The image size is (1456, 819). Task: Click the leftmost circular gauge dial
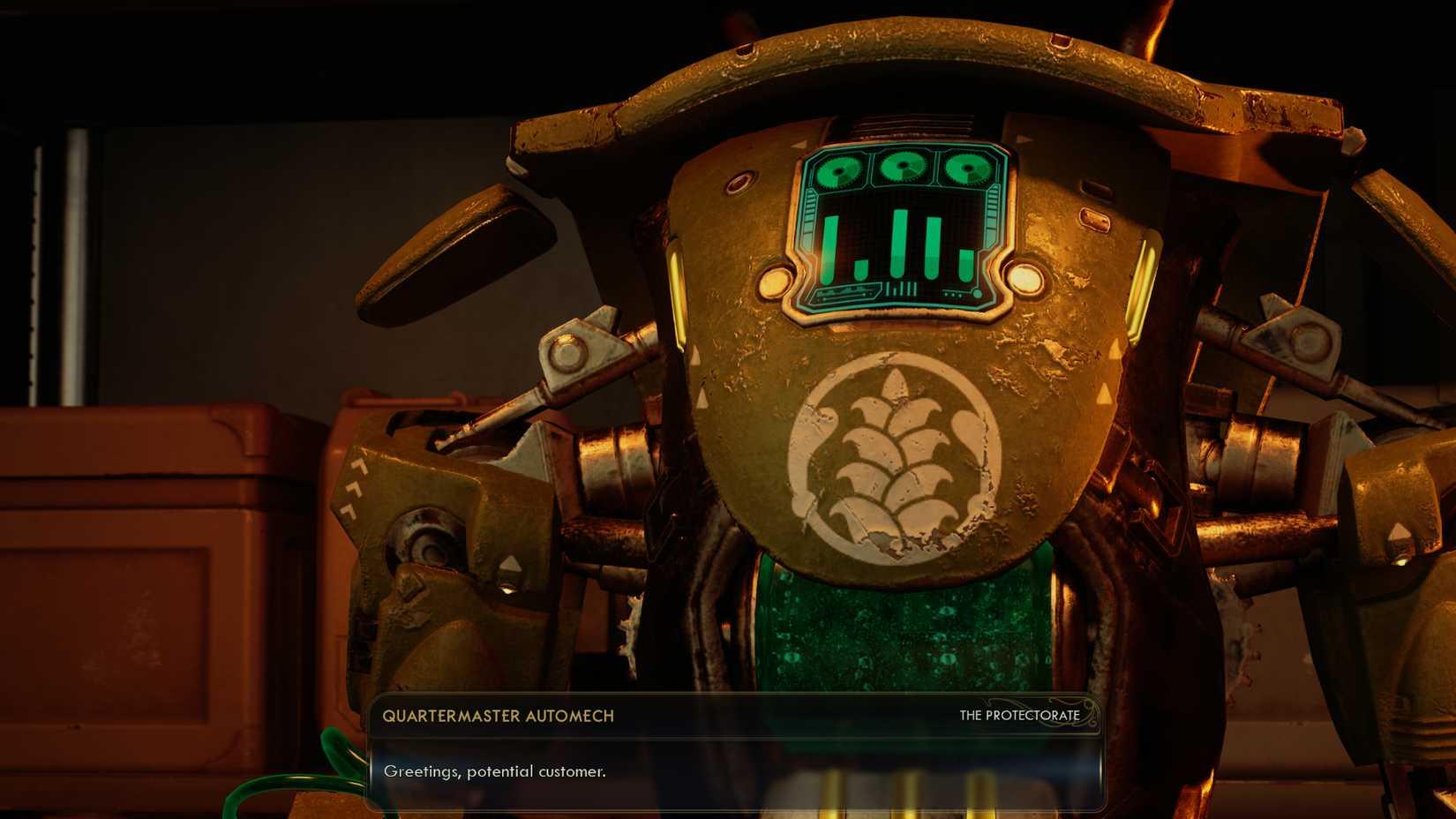(x=838, y=170)
